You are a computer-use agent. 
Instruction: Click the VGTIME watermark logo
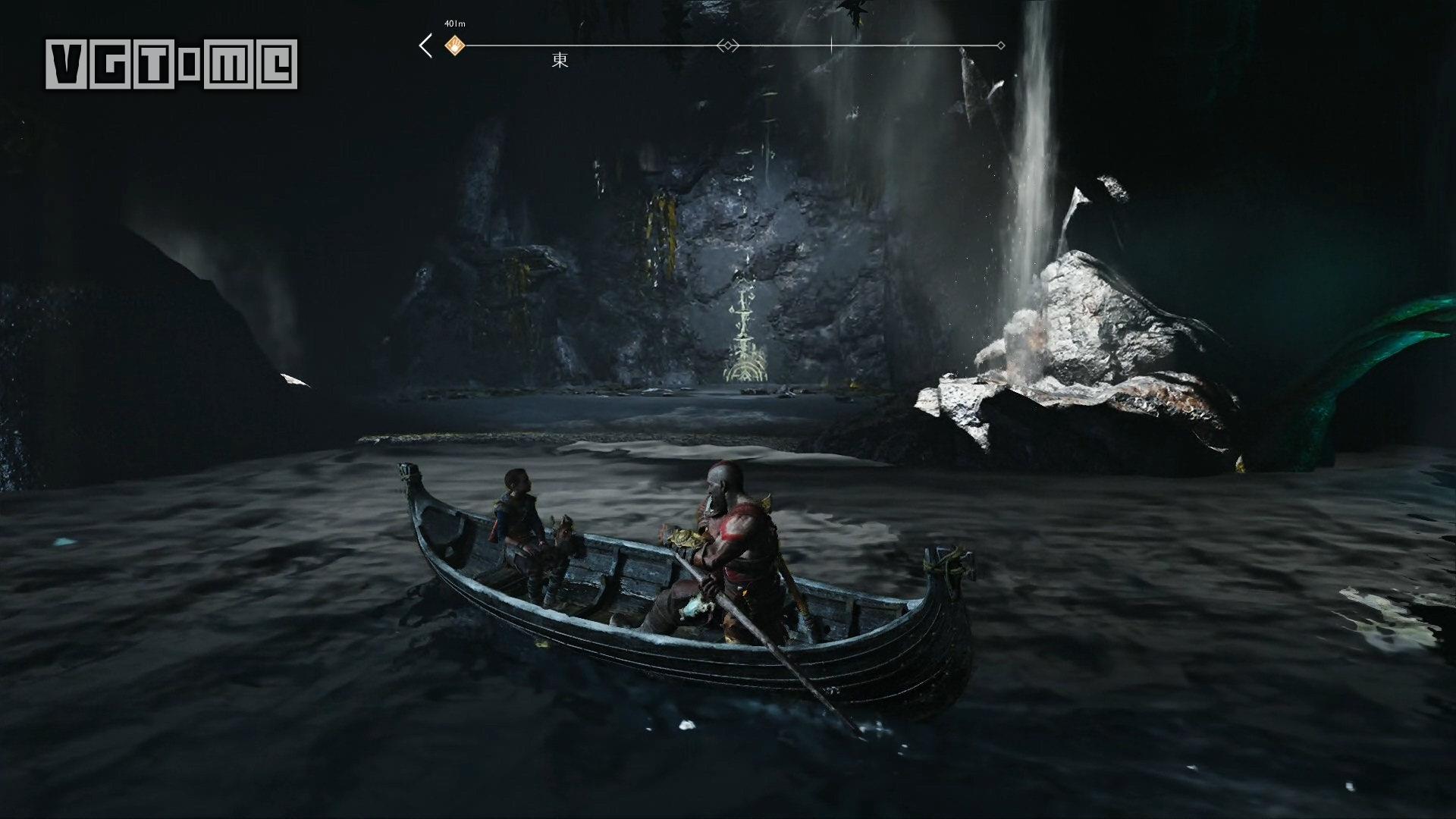coord(171,64)
